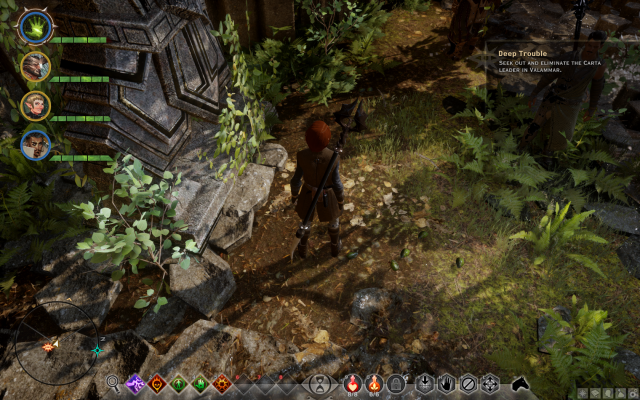Use the red diamond ability beside the purple one
Screen dimensions: 640x400
[x=157, y=382]
